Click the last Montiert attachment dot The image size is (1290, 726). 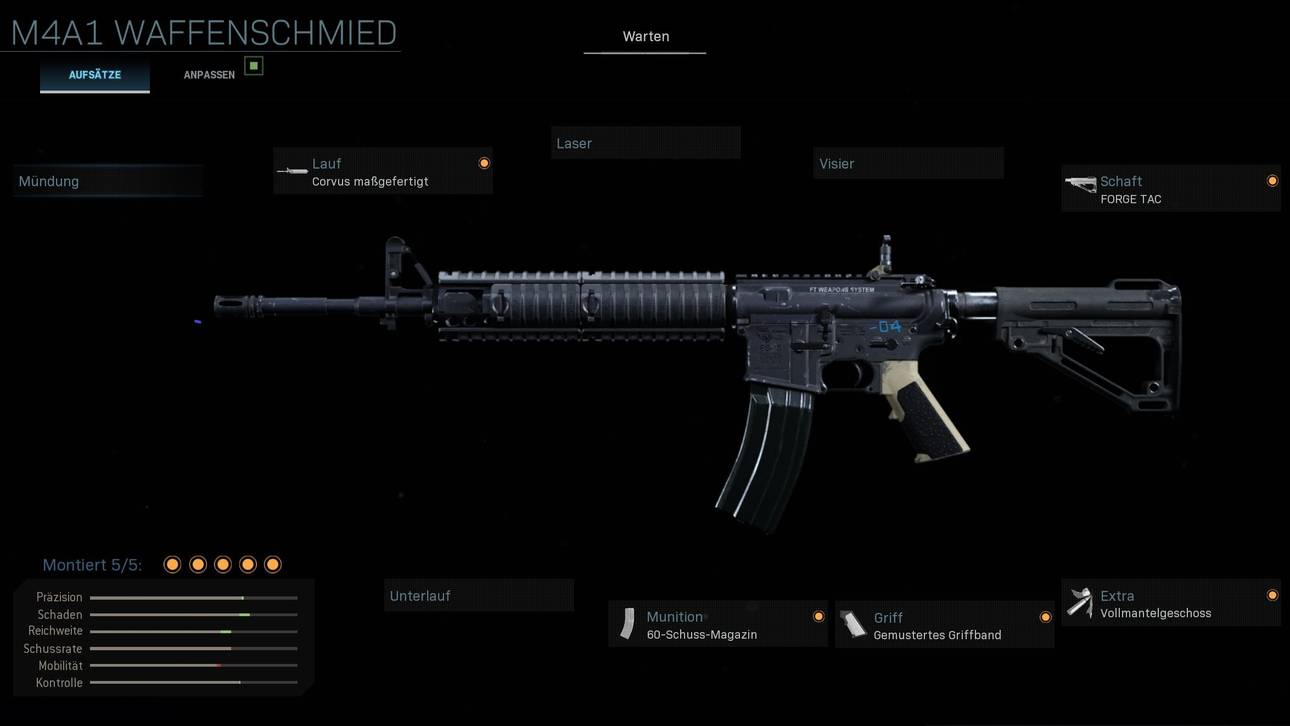click(272, 564)
